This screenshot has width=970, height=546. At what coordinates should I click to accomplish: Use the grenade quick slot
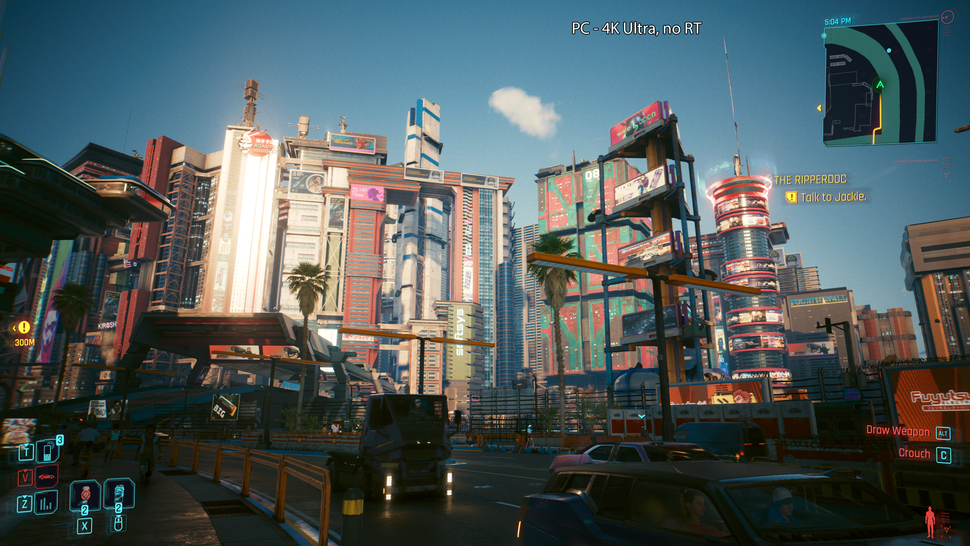click(x=85, y=495)
